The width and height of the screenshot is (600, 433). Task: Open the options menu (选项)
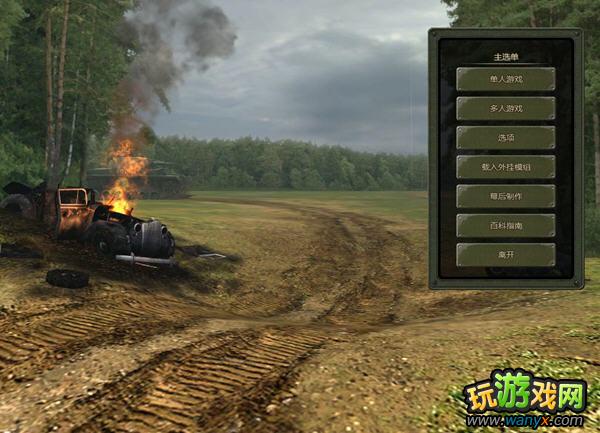pyautogui.click(x=505, y=137)
